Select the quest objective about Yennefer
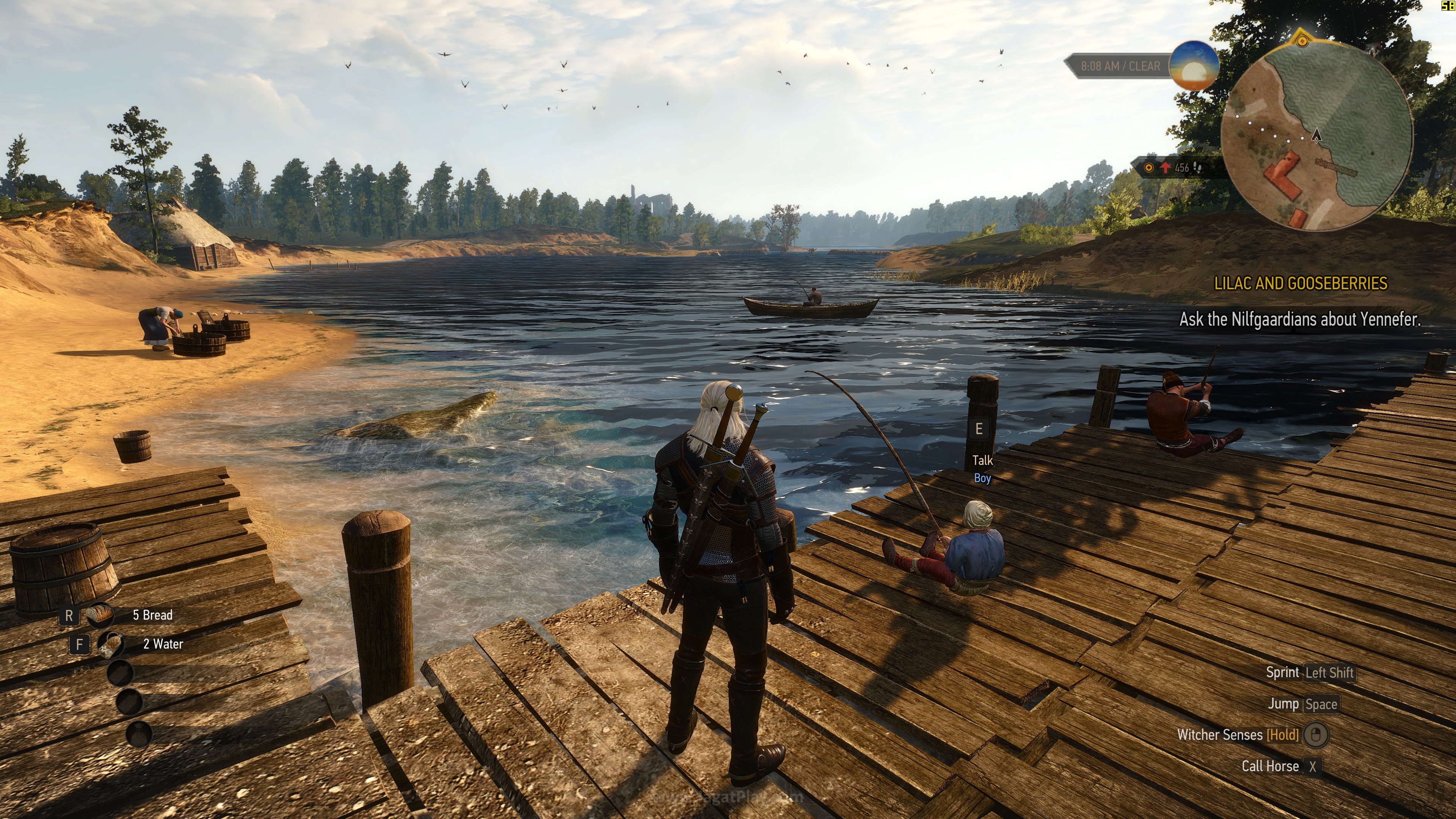This screenshot has width=1456, height=819. click(x=1299, y=320)
